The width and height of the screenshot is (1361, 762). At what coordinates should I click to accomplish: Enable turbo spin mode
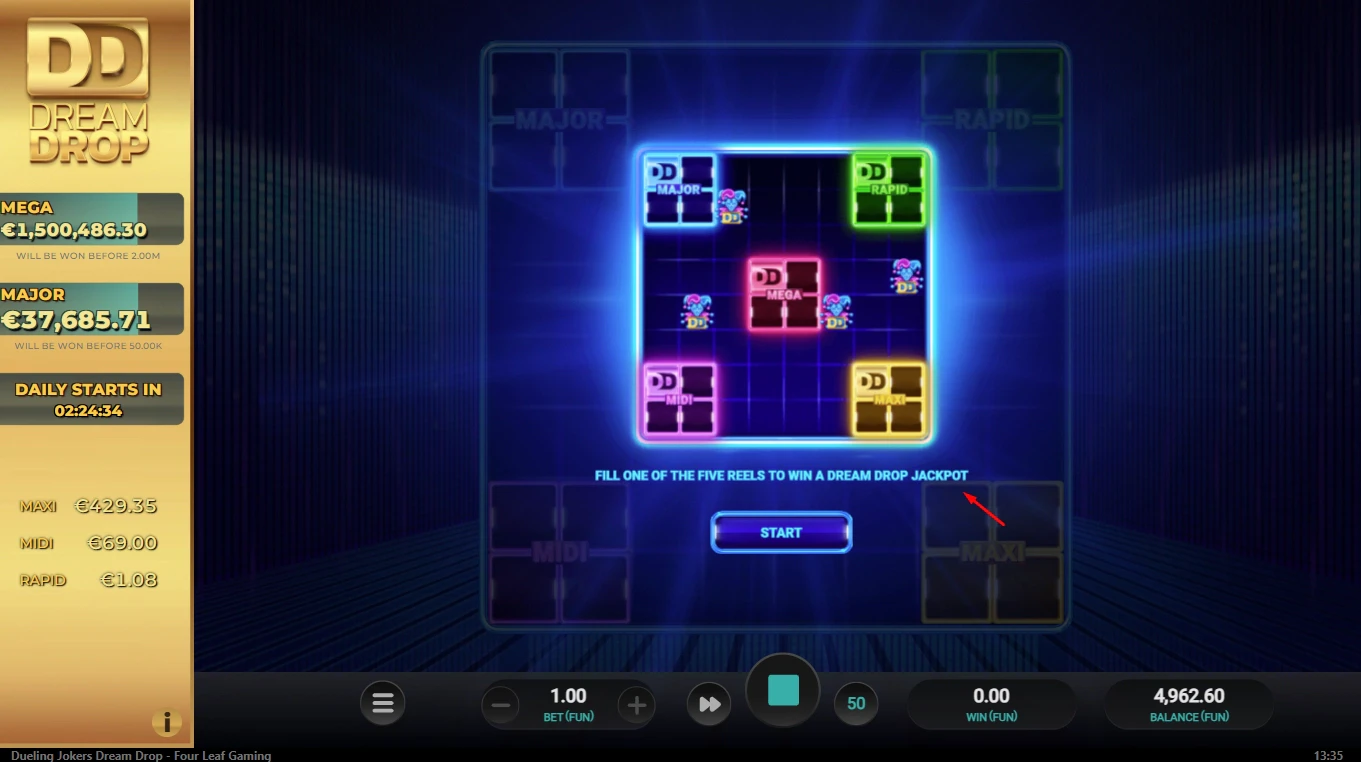pyautogui.click(x=709, y=703)
